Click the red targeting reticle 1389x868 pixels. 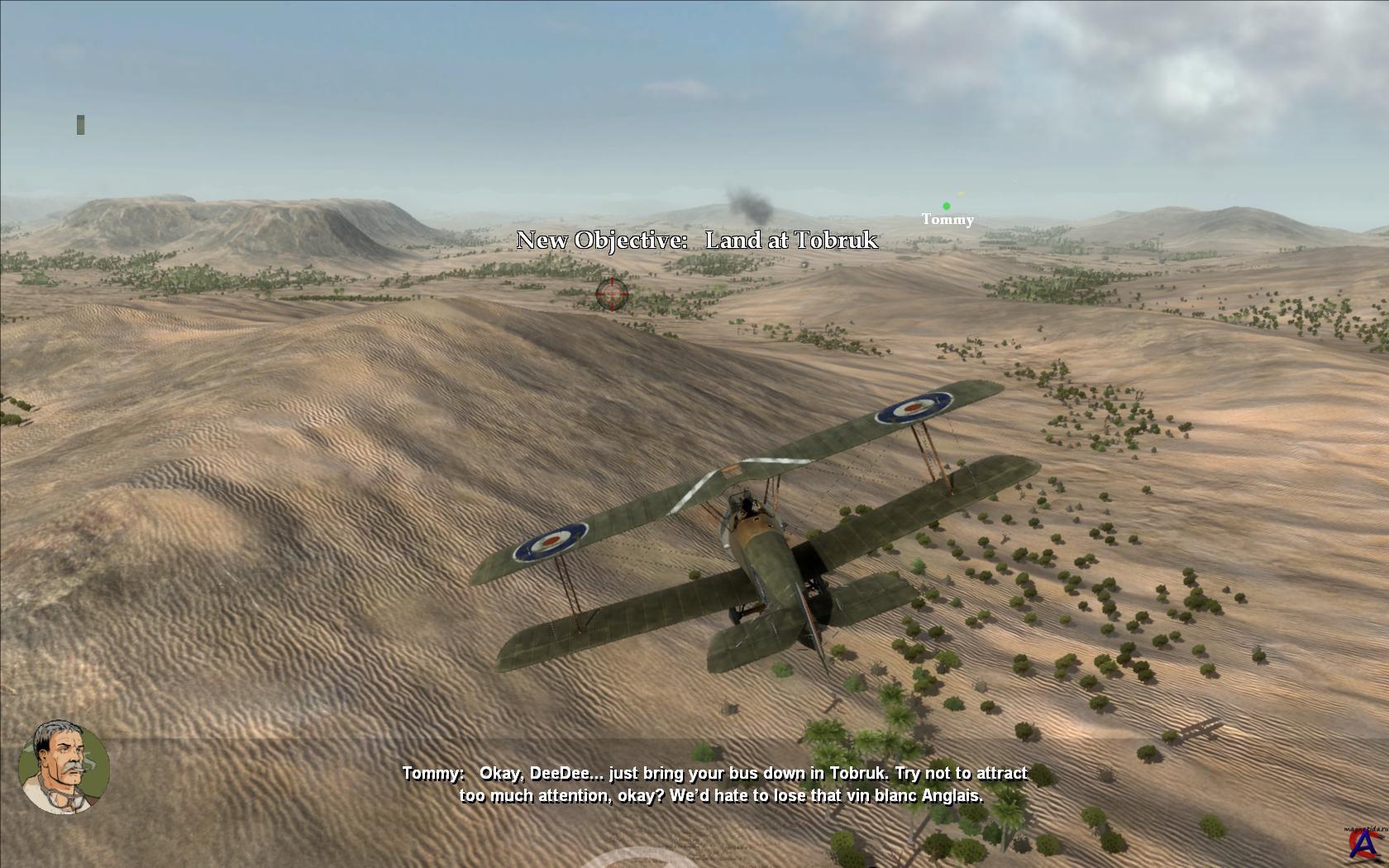tap(612, 293)
